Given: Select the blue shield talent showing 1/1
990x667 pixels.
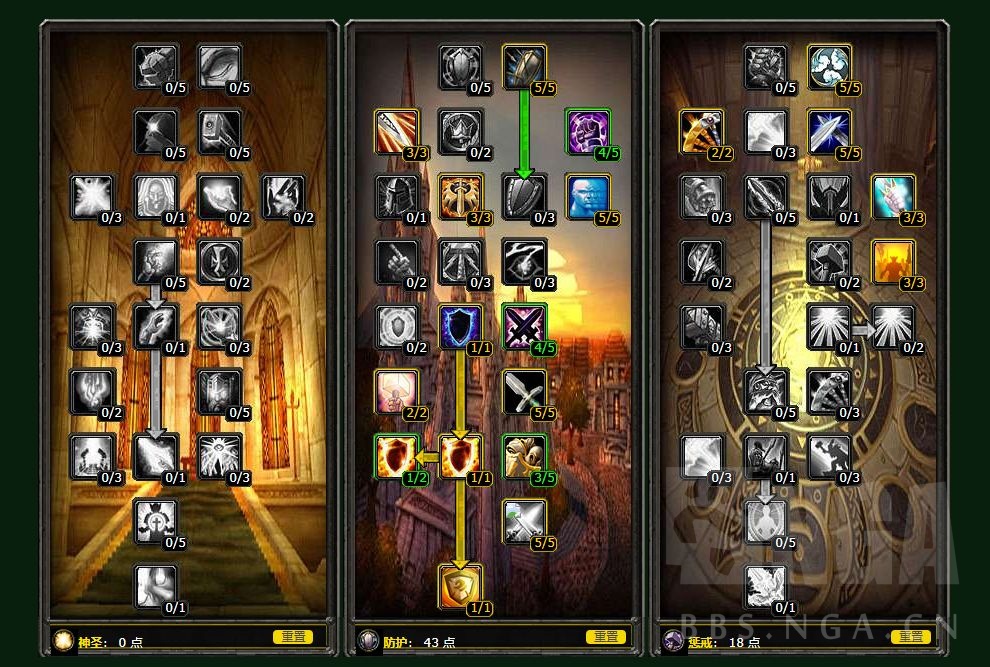Looking at the screenshot, I should (x=460, y=326).
